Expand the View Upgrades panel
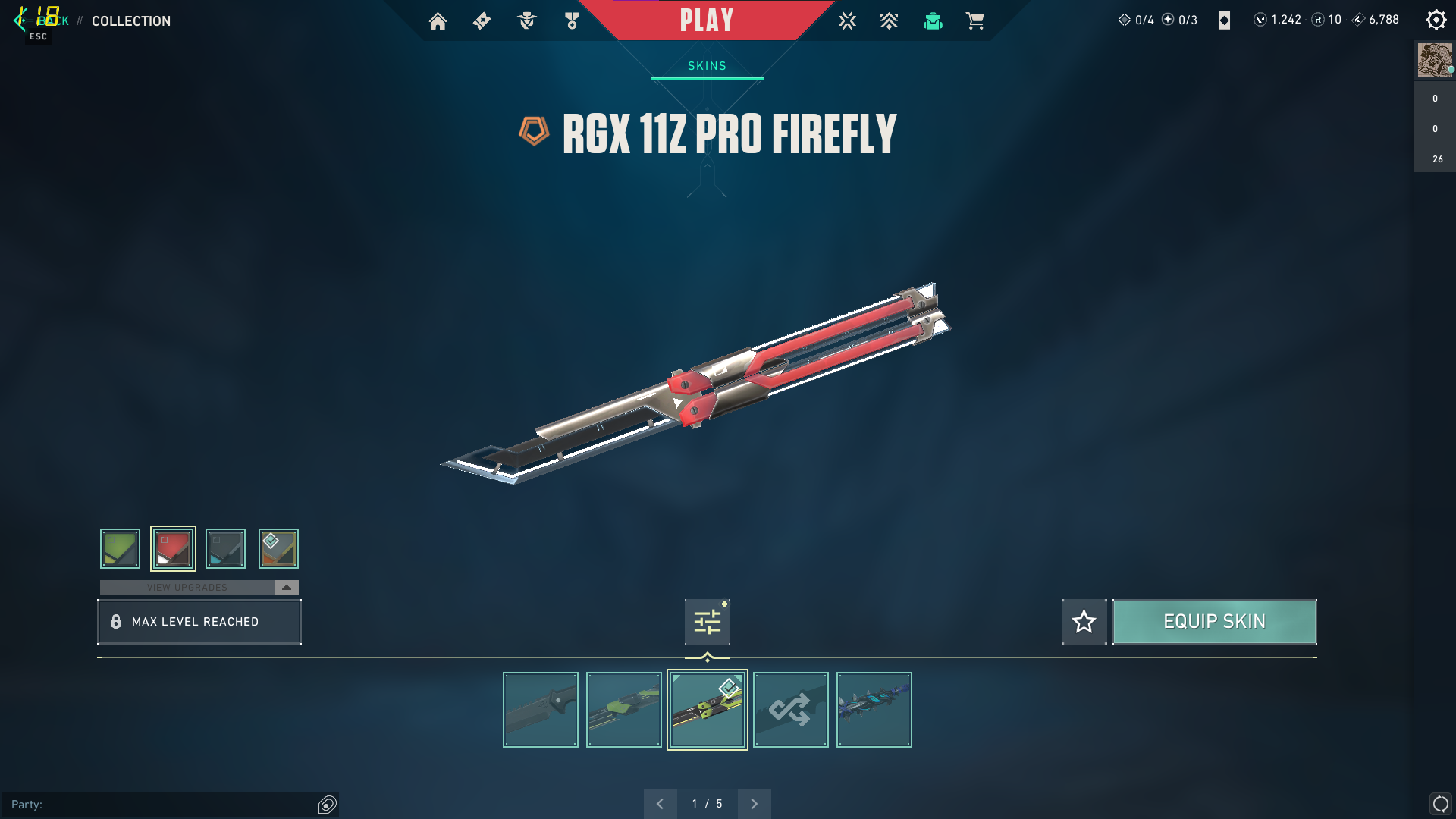Image resolution: width=1456 pixels, height=819 pixels. coord(286,588)
